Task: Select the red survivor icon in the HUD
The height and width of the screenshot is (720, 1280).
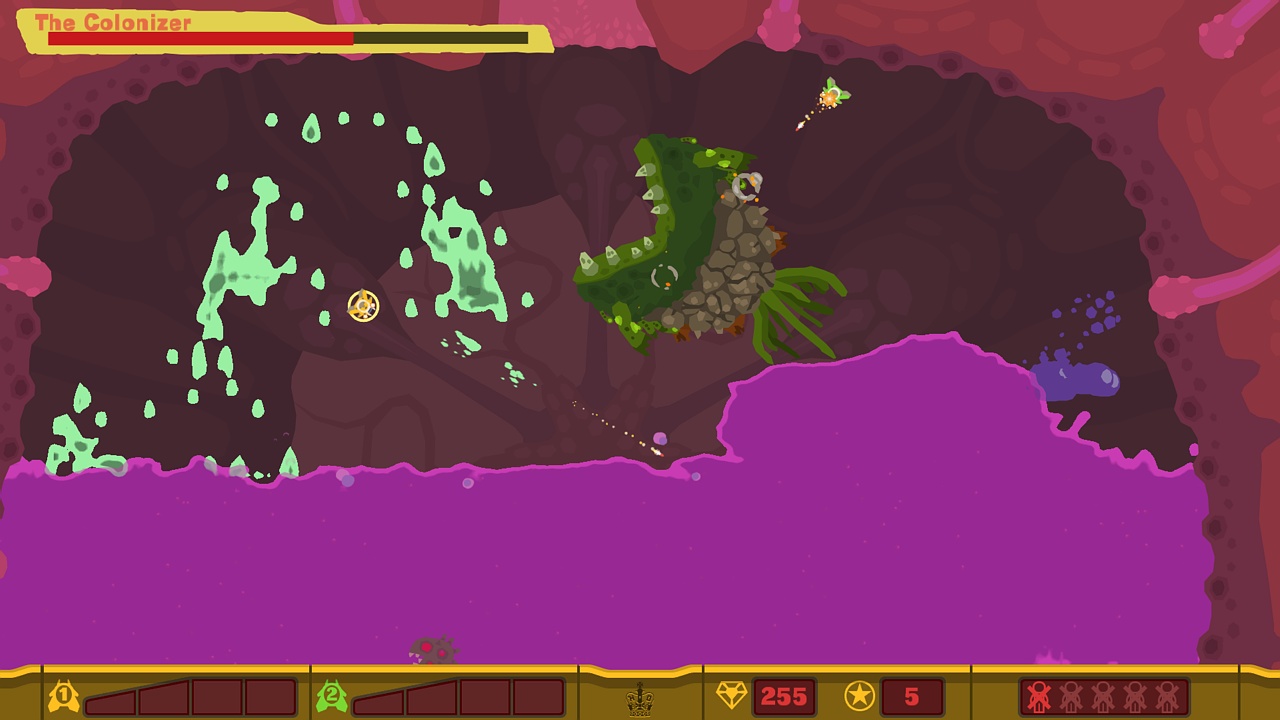Action: click(1038, 695)
